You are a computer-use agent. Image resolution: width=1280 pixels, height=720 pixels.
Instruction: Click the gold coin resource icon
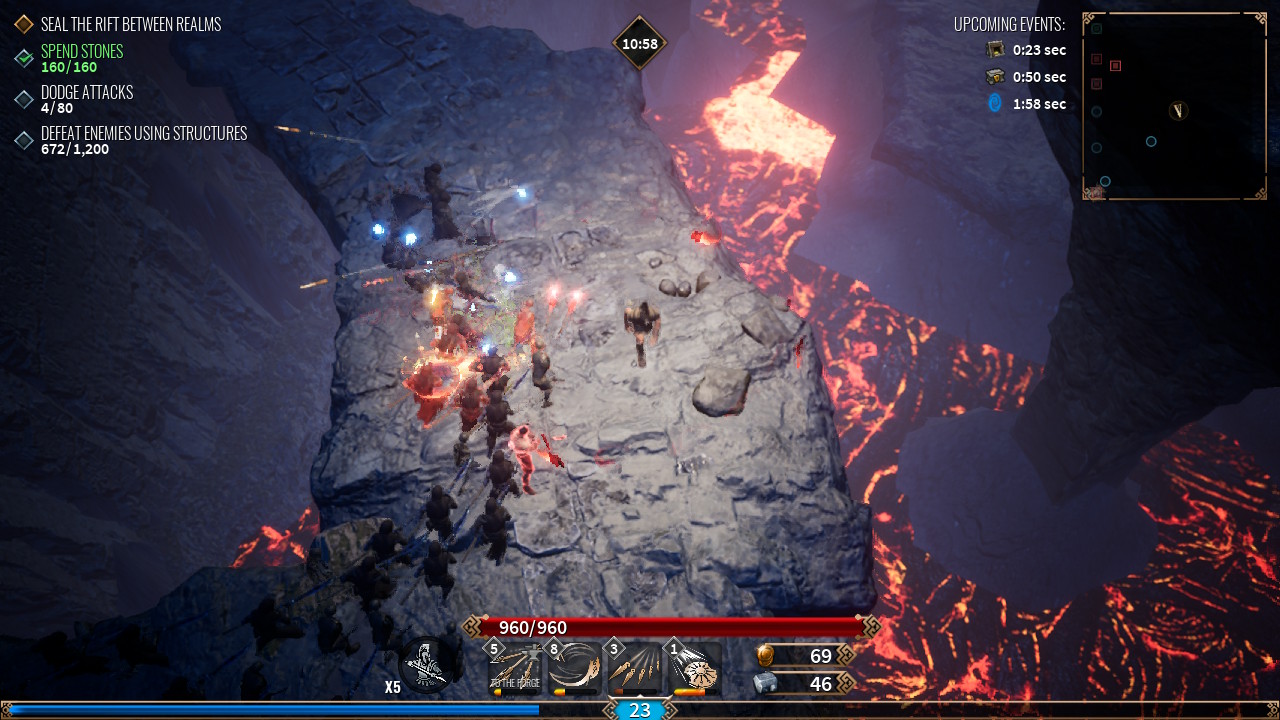(x=765, y=656)
